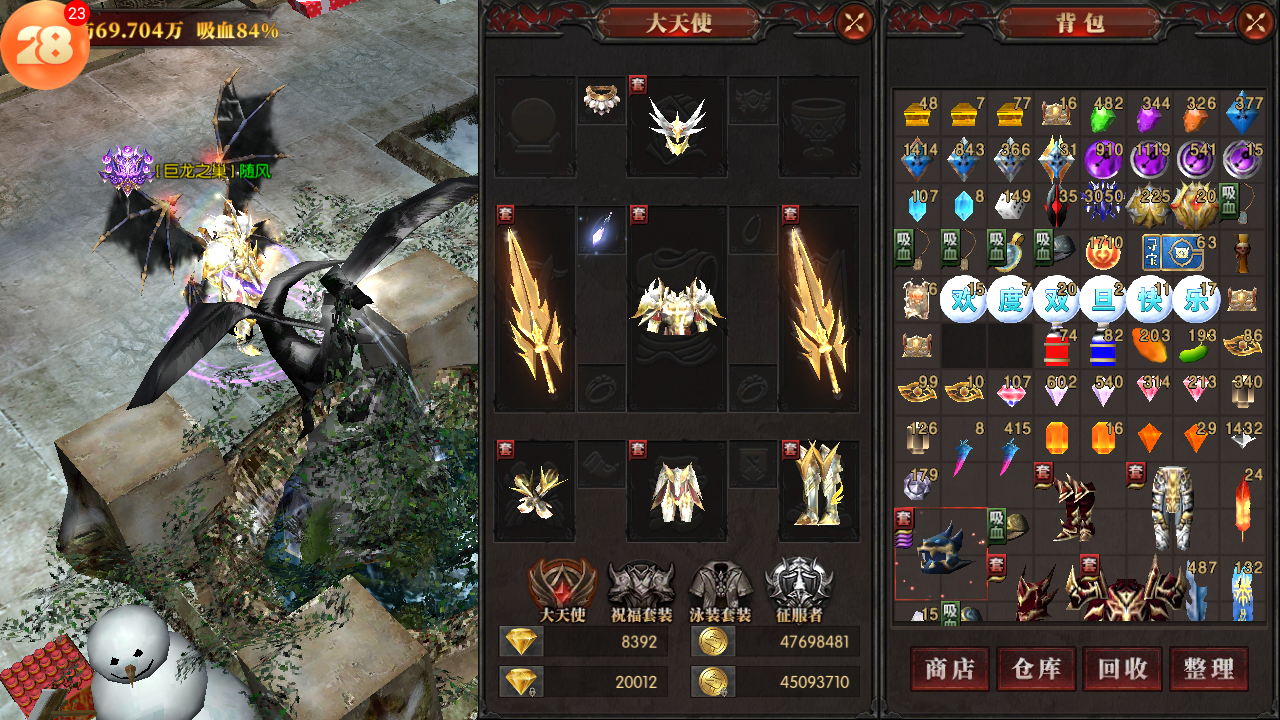Switch to the 大天使 set tab

pos(563,588)
